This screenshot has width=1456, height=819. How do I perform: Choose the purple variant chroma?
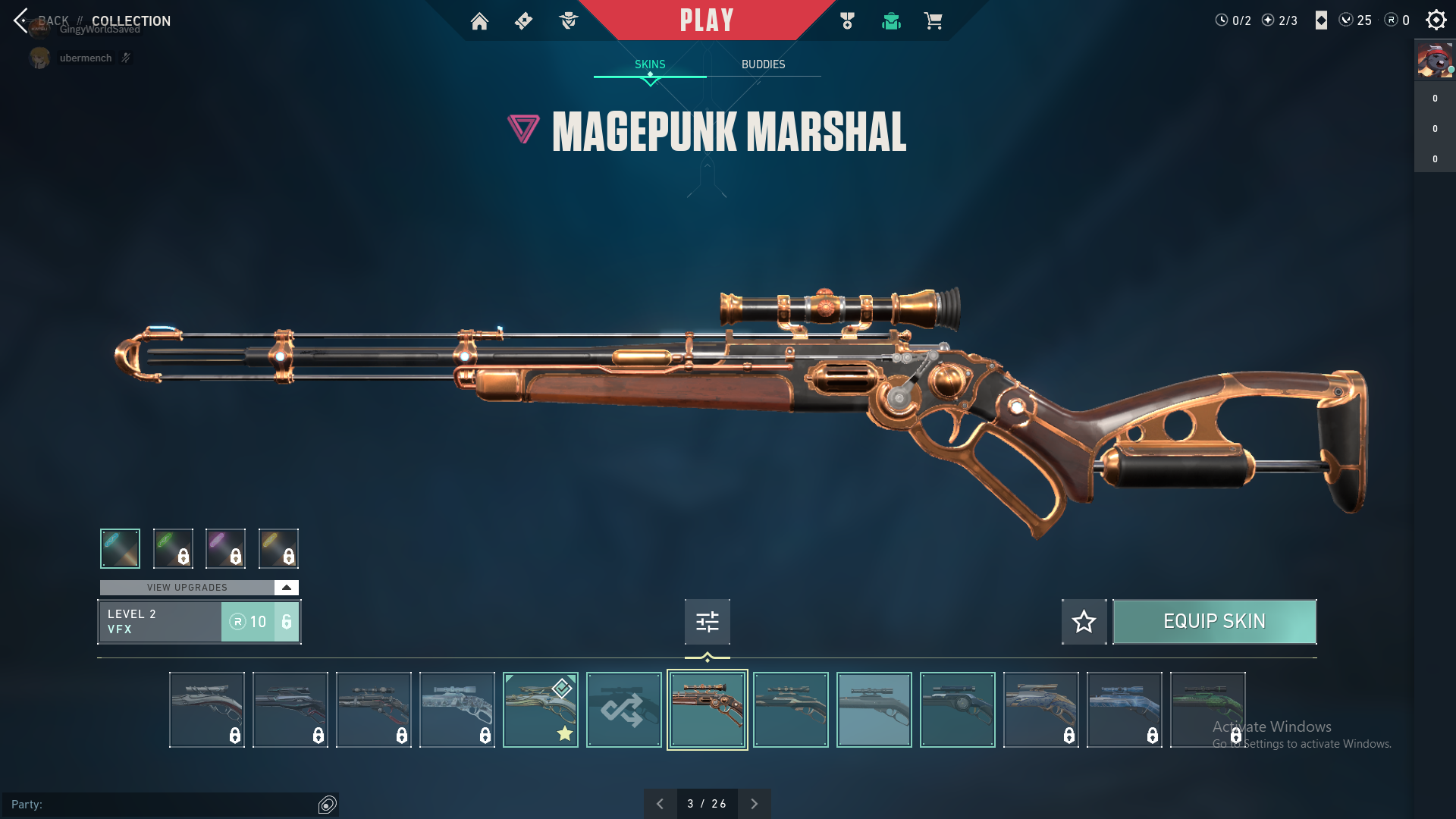pos(225,548)
